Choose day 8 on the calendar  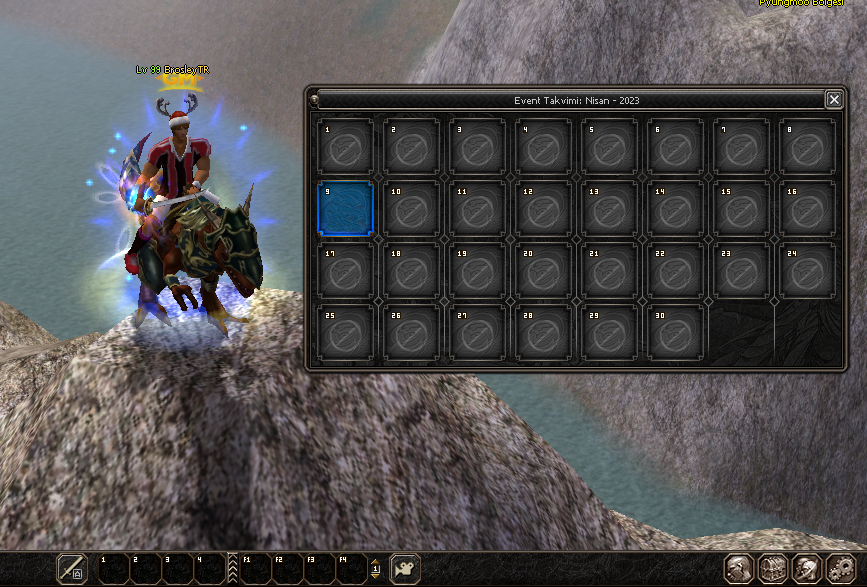coord(807,146)
